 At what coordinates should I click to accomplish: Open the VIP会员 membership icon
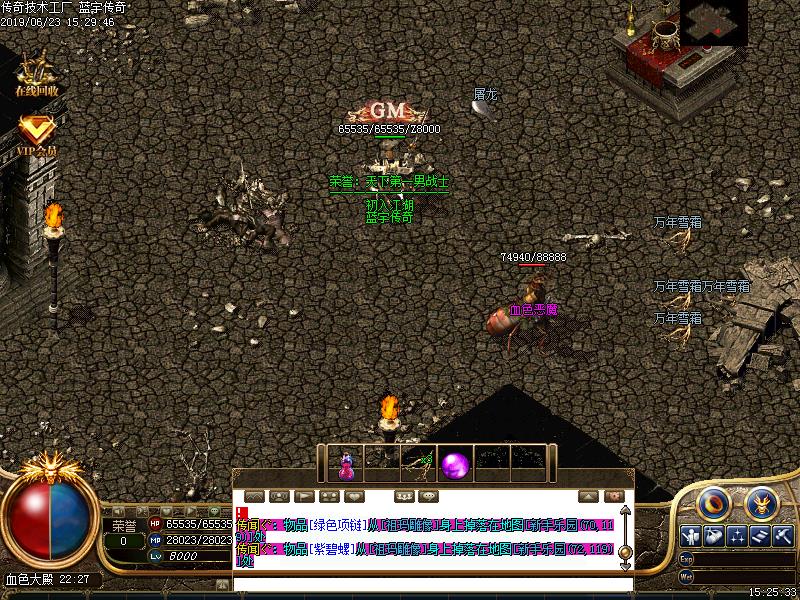pos(37,134)
